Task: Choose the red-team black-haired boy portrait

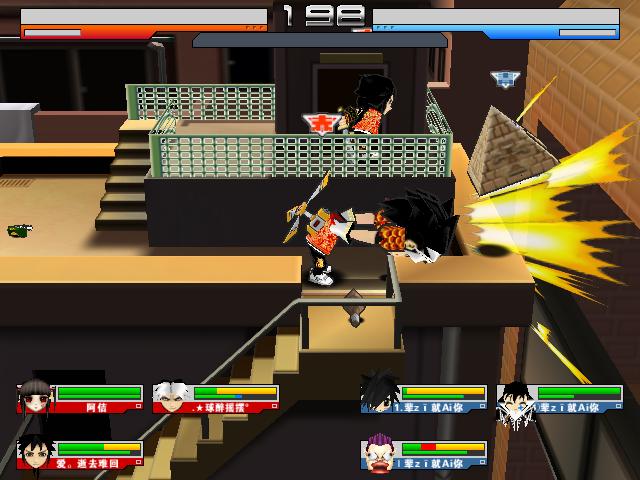Action: [34, 453]
